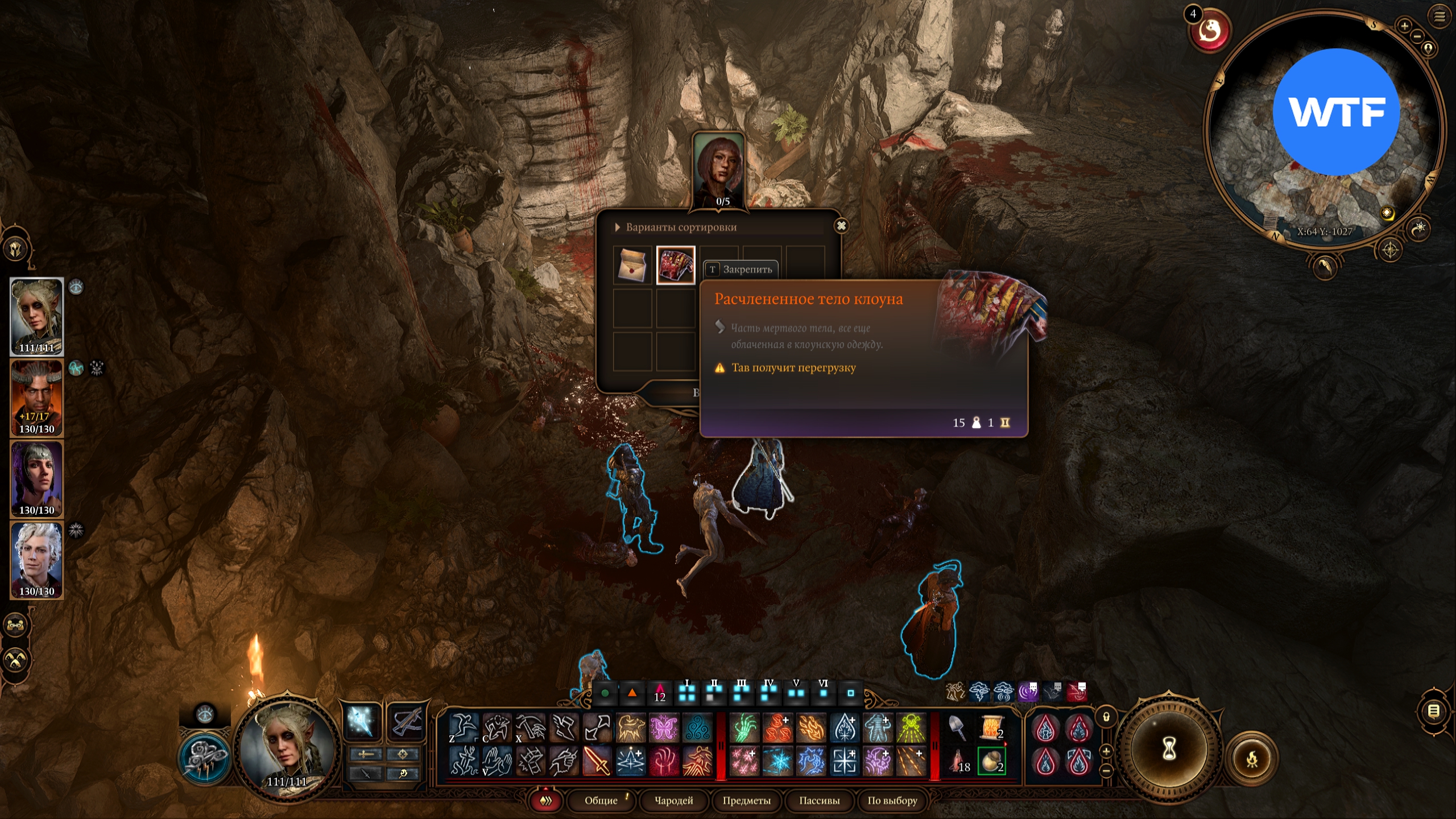Image resolution: width=1456 pixels, height=819 pixels.
Task: Cast the pink butterfly spell from the hotbar
Action: [x=664, y=727]
